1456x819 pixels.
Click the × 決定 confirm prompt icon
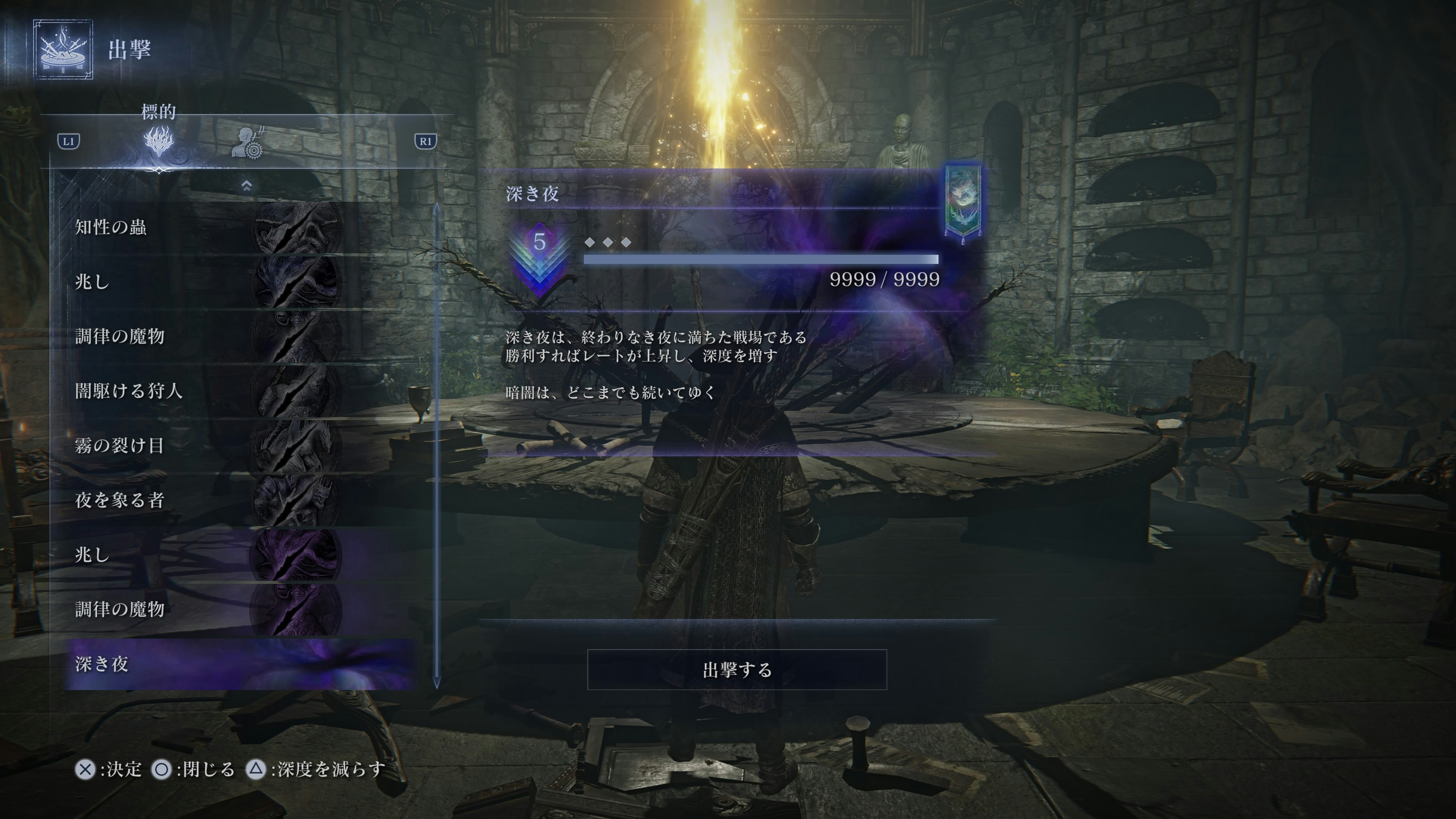[86, 770]
